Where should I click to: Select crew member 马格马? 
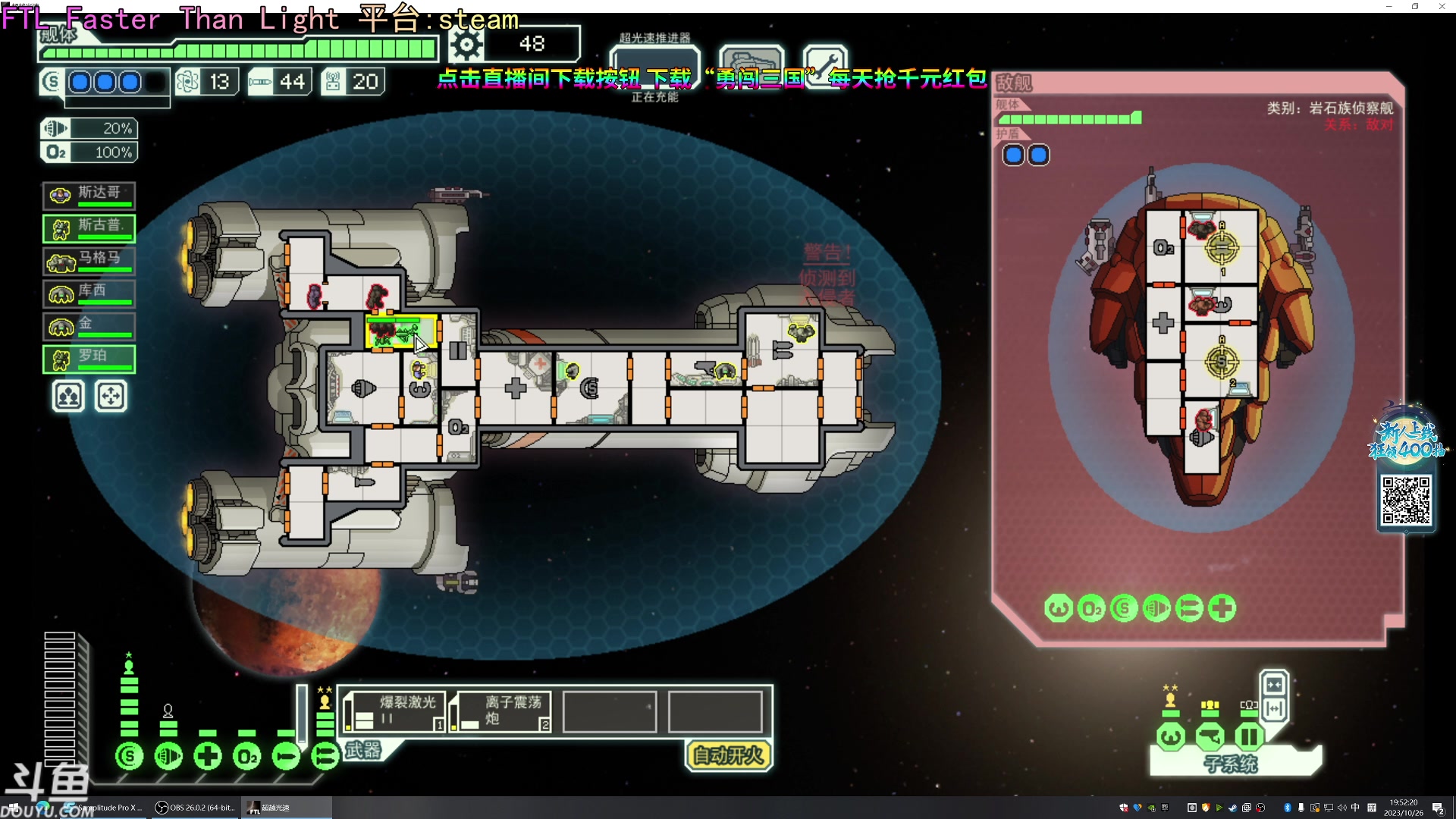[x=89, y=260]
